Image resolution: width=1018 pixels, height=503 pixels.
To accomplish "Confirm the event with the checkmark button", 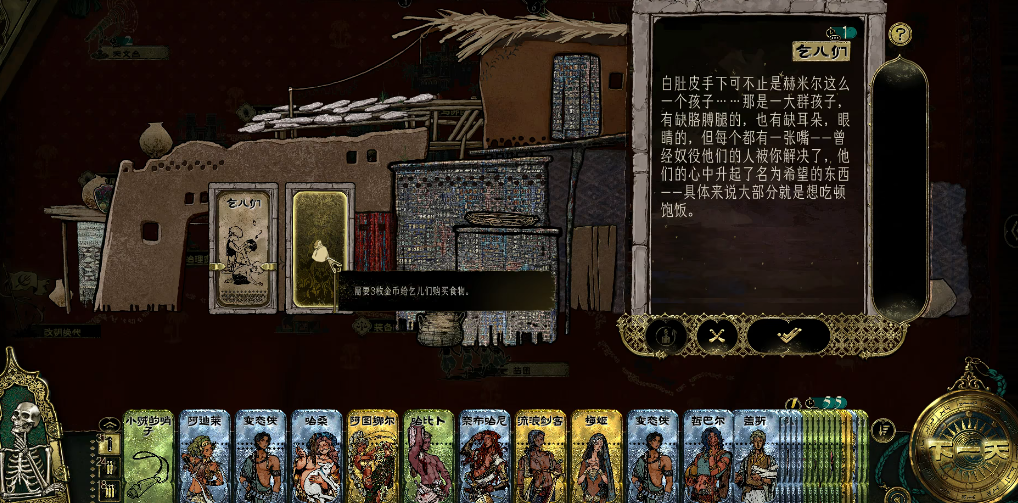I will [x=789, y=336].
